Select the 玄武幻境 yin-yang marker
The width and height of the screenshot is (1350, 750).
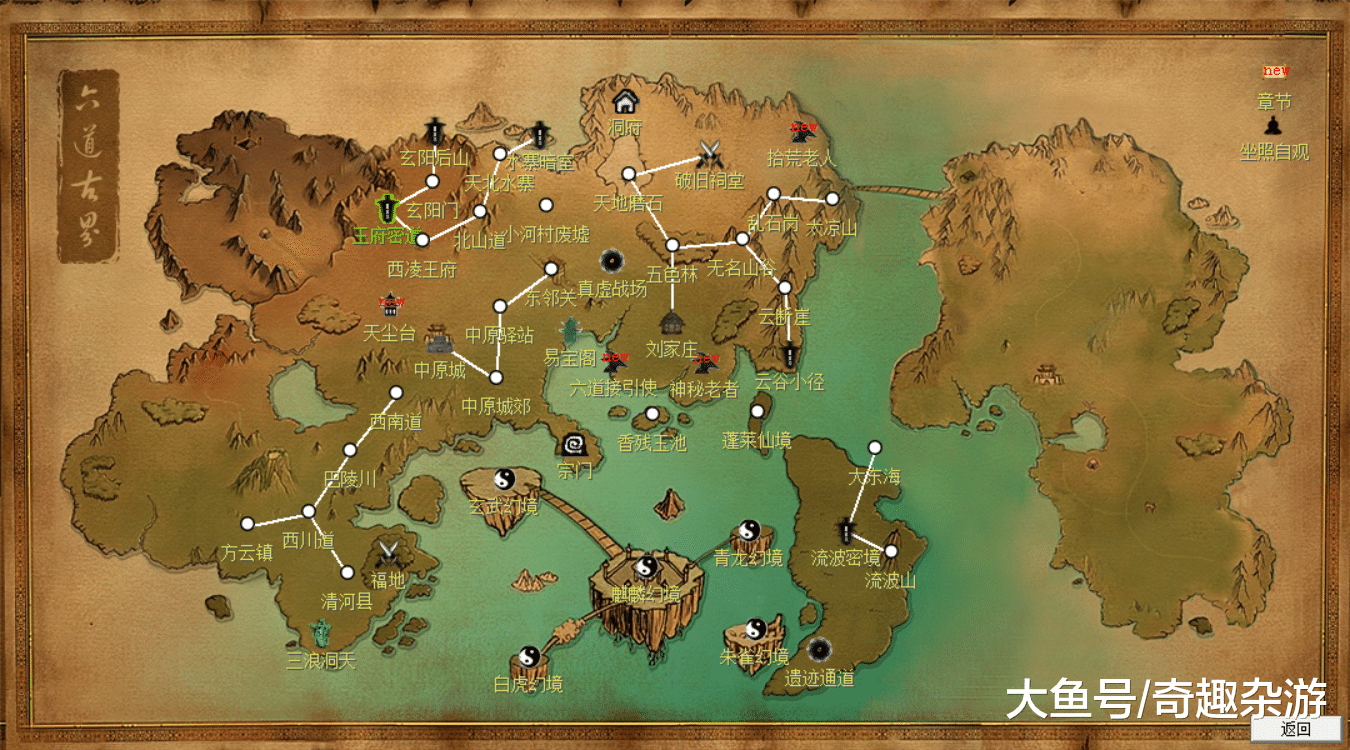tap(504, 479)
